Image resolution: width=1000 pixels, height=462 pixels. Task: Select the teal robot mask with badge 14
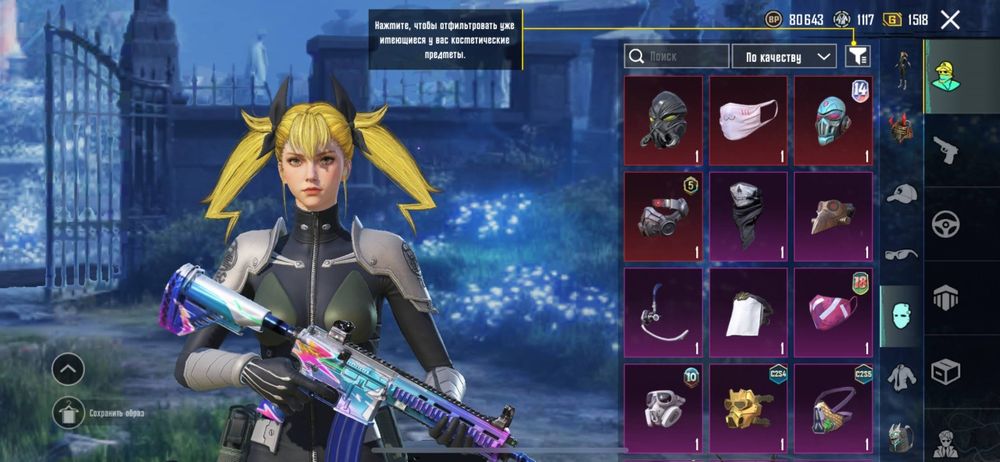(x=833, y=120)
